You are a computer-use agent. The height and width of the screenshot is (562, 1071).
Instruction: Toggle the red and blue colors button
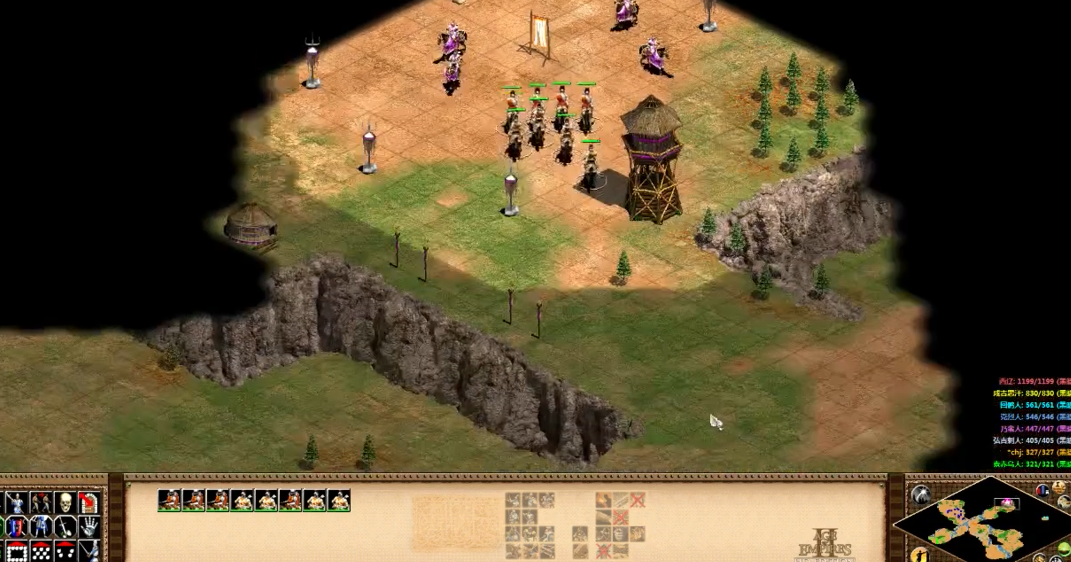coord(1043,490)
